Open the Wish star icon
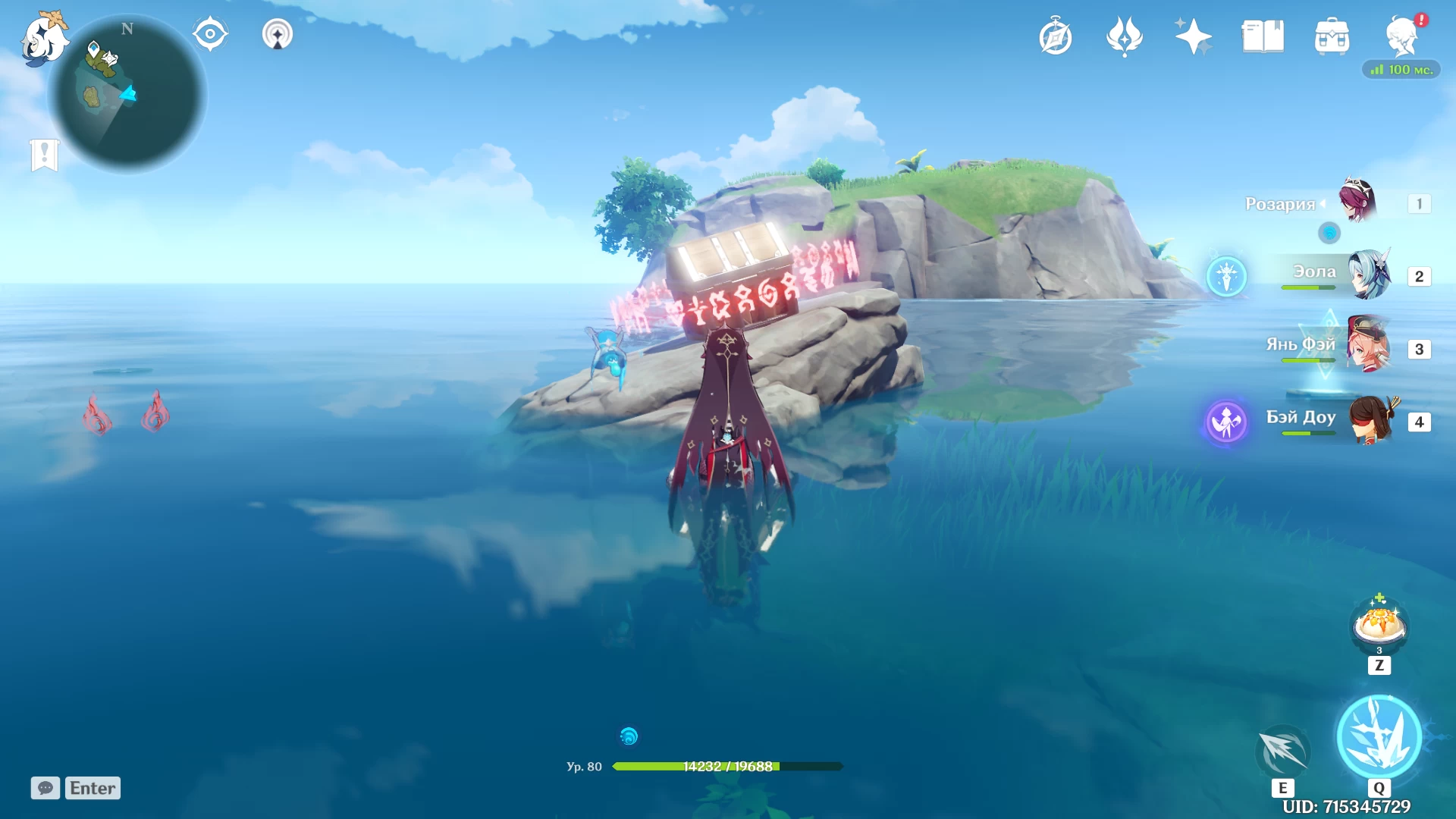 click(x=1193, y=36)
